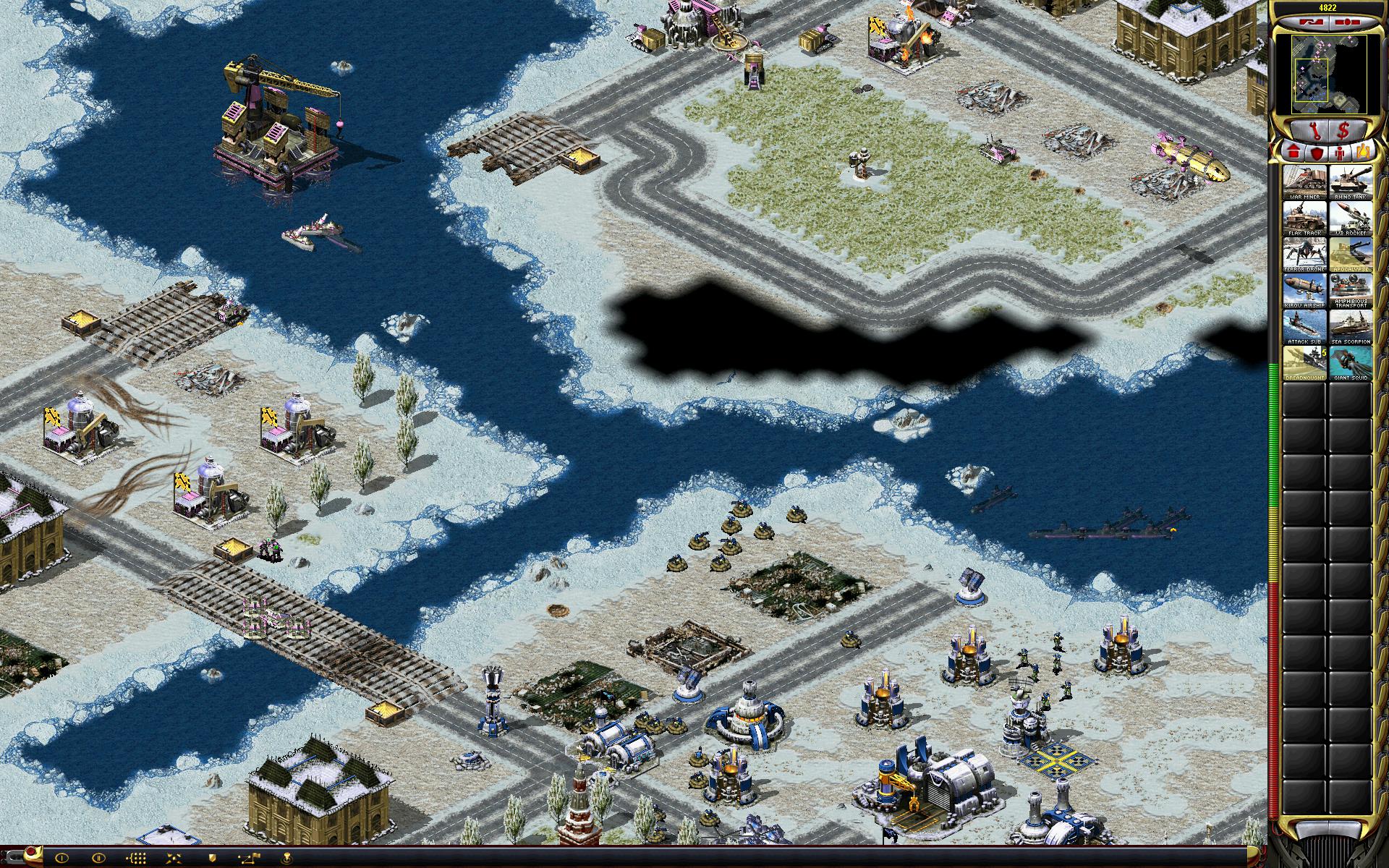This screenshot has width=1389, height=868.
Task: Build a Sea Scorpion
Action: (1350, 326)
